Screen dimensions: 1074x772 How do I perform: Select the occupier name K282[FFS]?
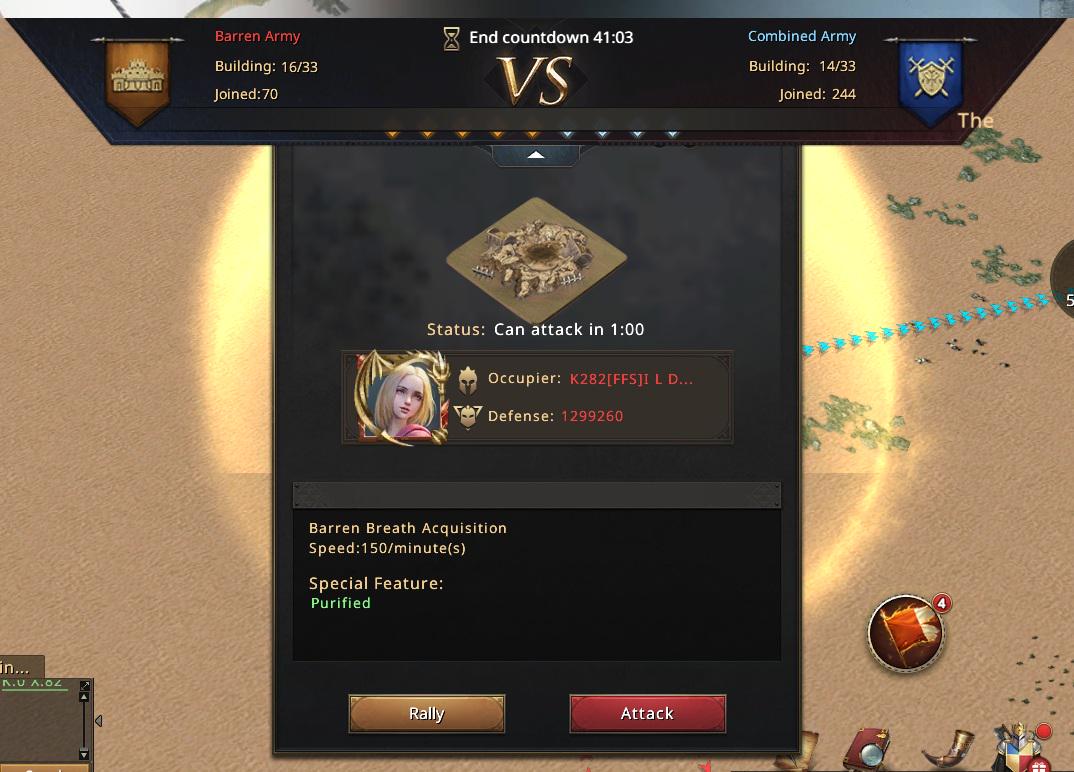pos(631,379)
